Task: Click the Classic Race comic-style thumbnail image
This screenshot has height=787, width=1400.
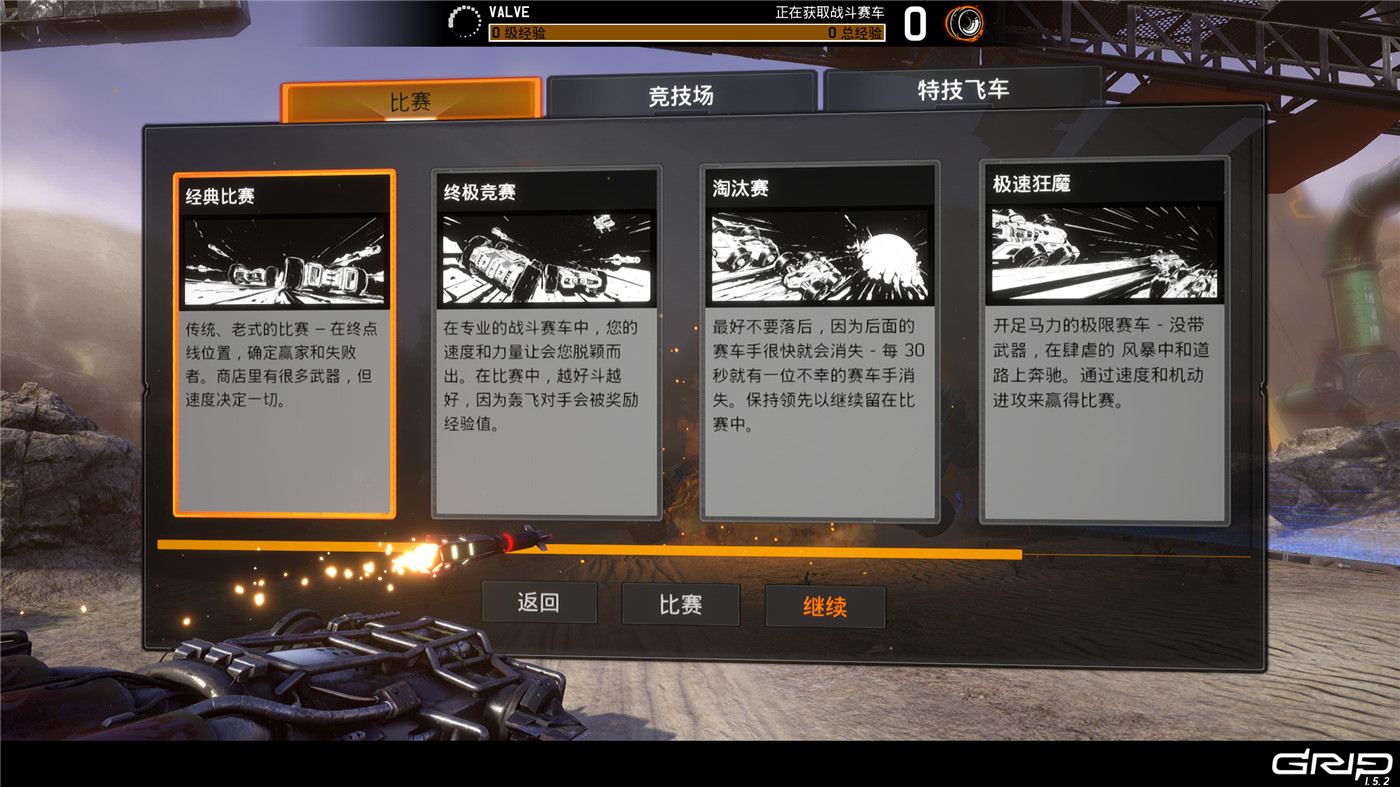Action: coord(284,258)
